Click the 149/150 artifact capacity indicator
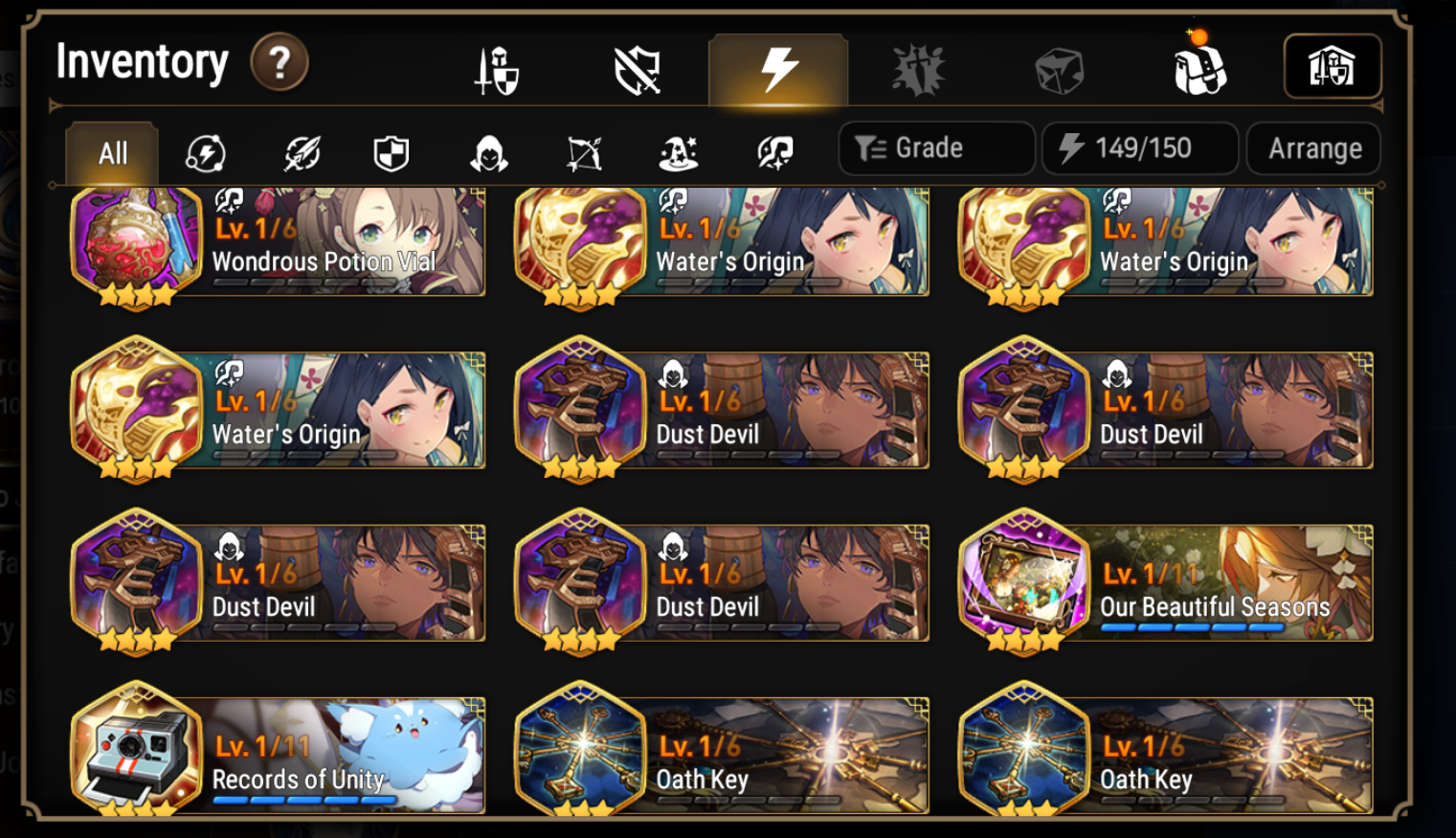The height and width of the screenshot is (838, 1456). tap(1139, 147)
